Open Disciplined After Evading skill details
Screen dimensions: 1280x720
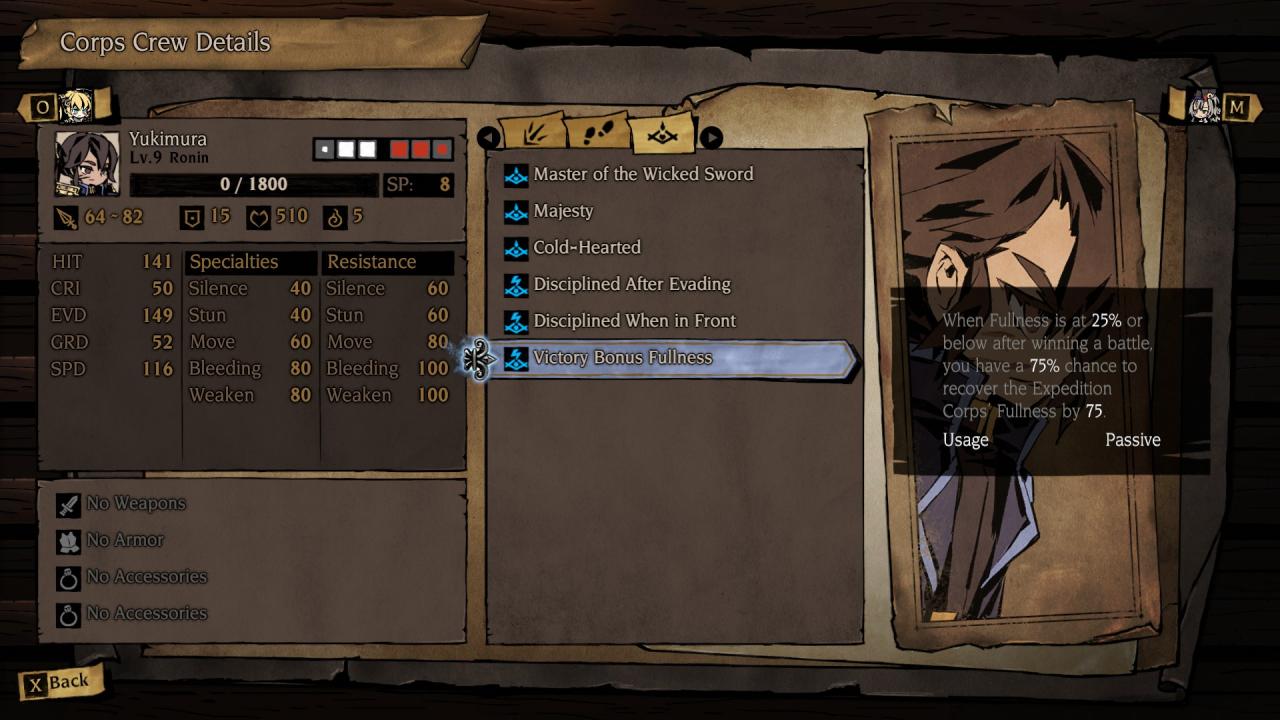[632, 285]
